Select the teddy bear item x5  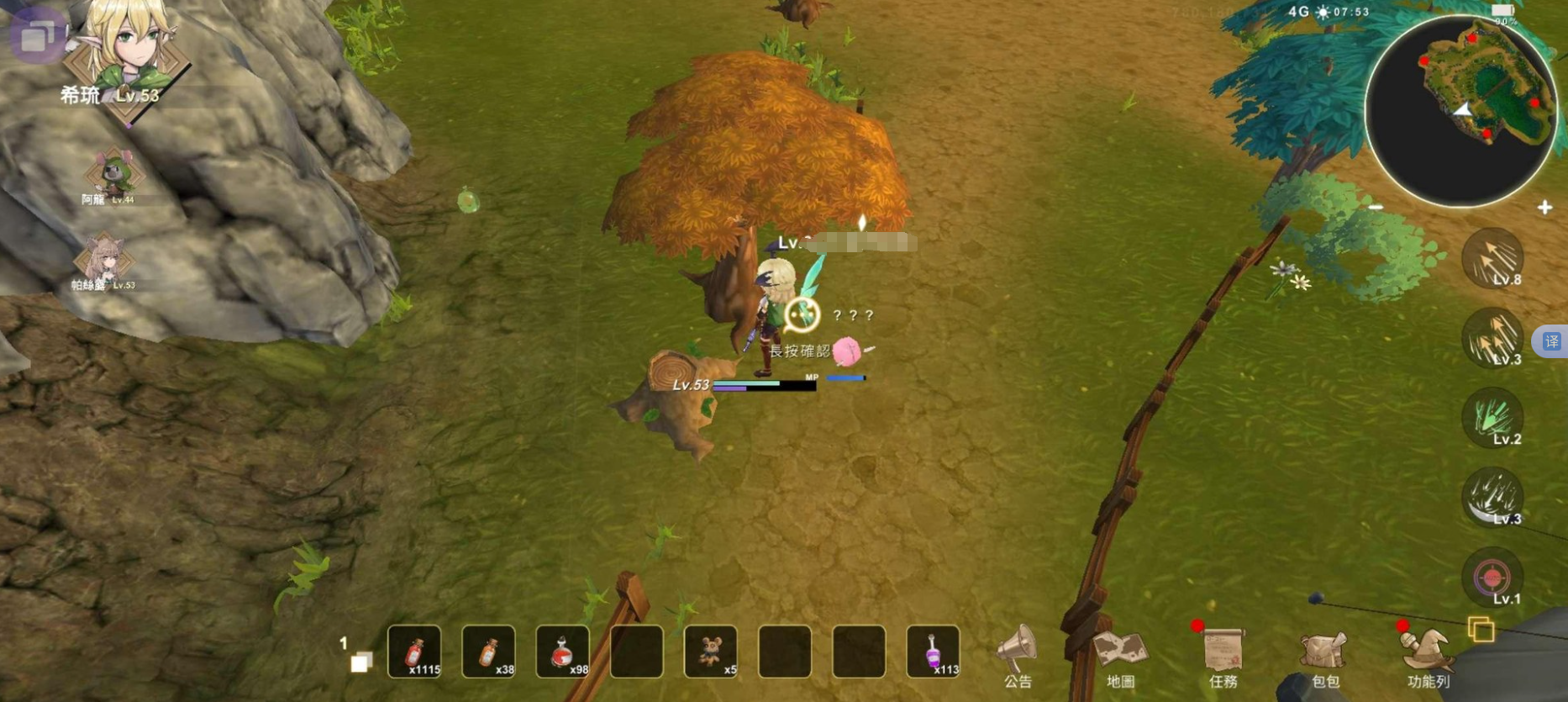click(x=711, y=652)
